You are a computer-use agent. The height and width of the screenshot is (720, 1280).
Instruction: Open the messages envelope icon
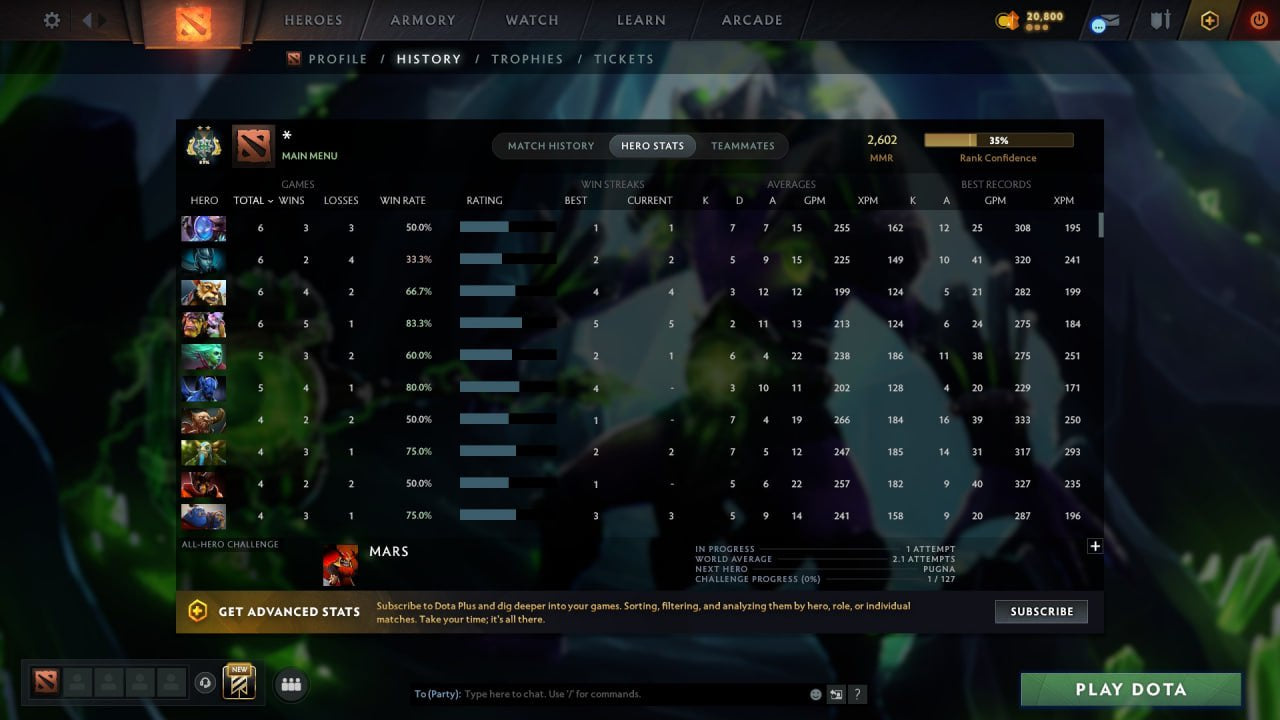1103,21
